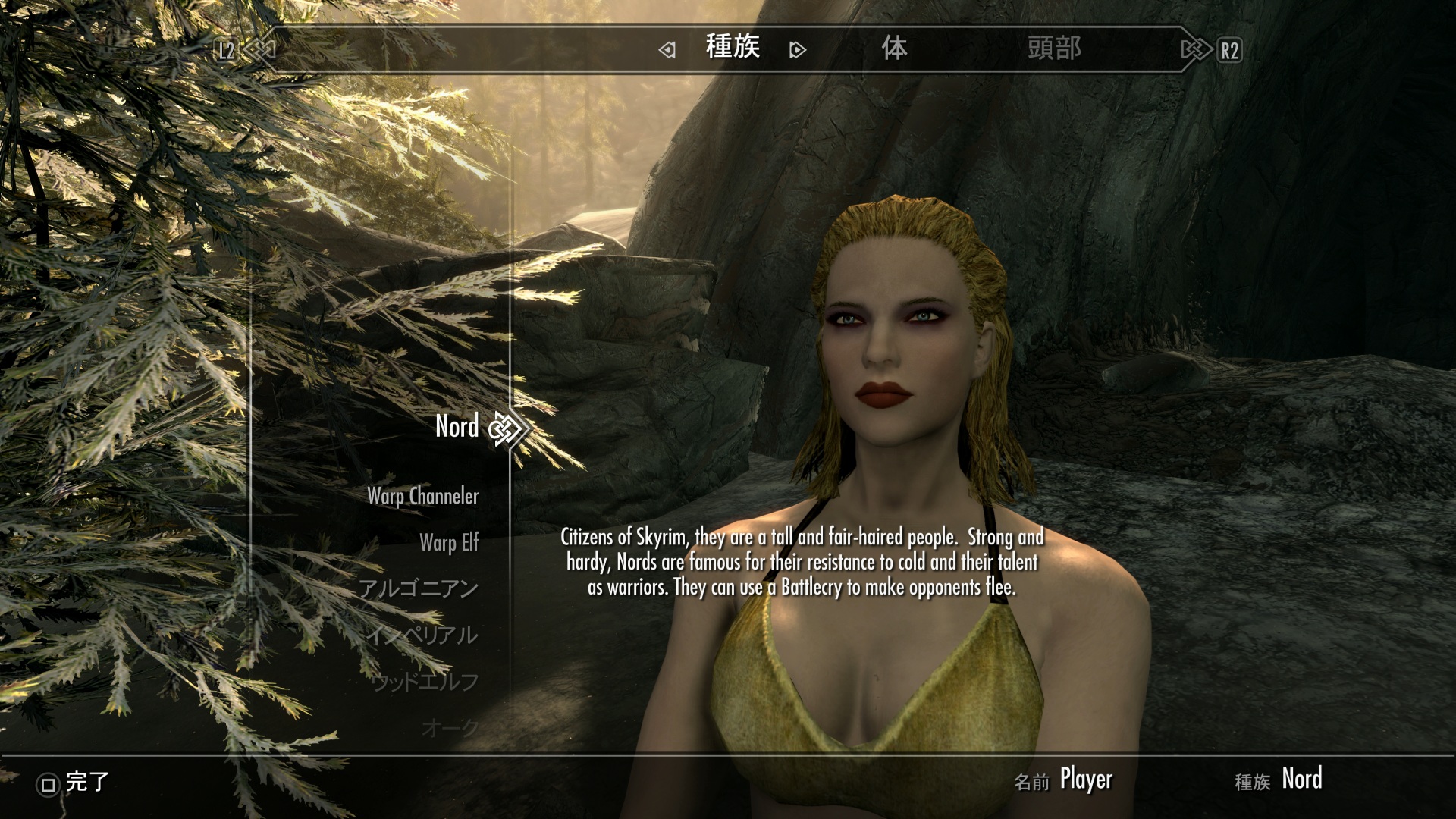Pick ウッドエルフ (Wood Elf) race
Image resolution: width=1456 pixels, height=819 pixels.
click(425, 682)
